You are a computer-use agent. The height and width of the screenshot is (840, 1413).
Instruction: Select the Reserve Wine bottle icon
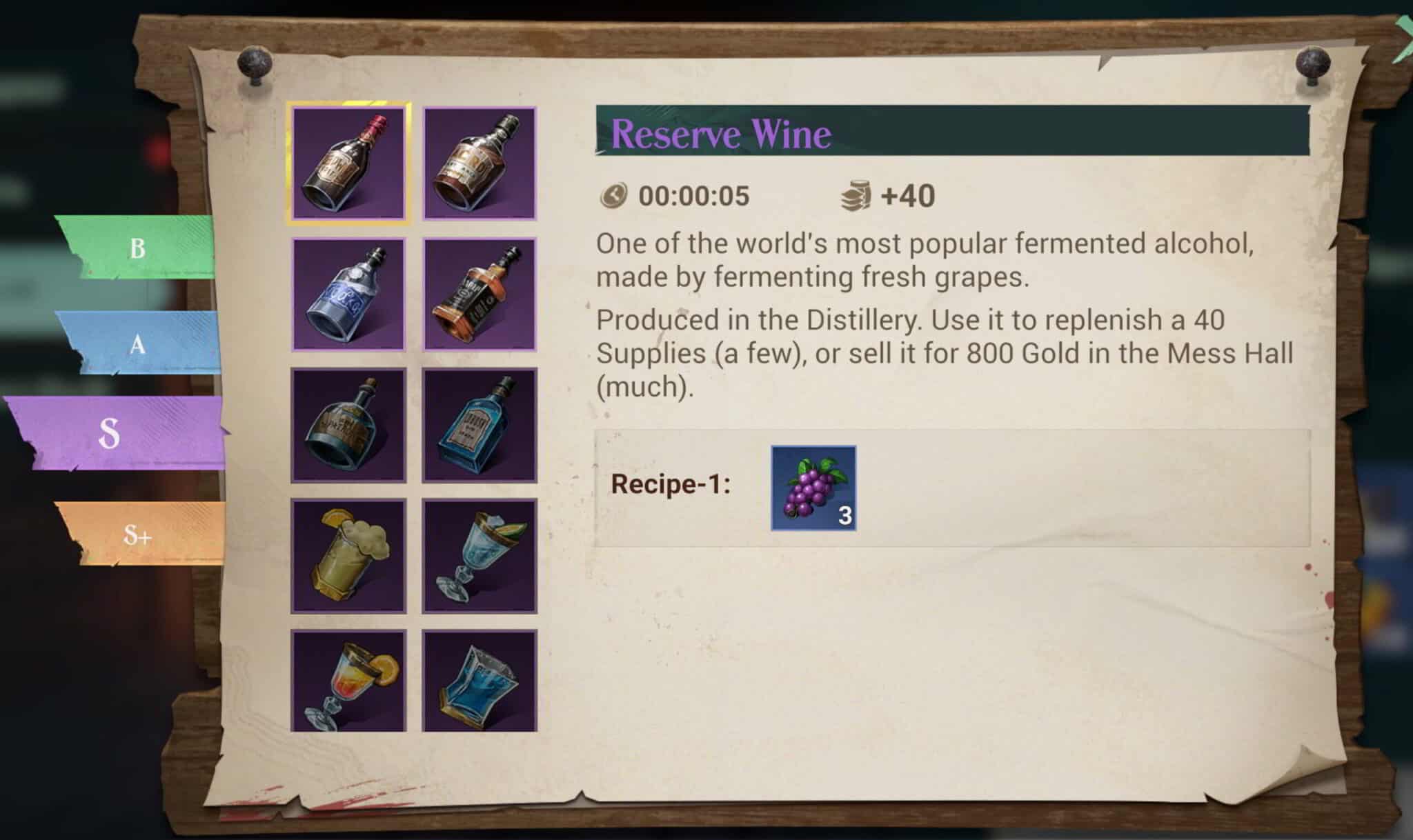click(x=349, y=163)
